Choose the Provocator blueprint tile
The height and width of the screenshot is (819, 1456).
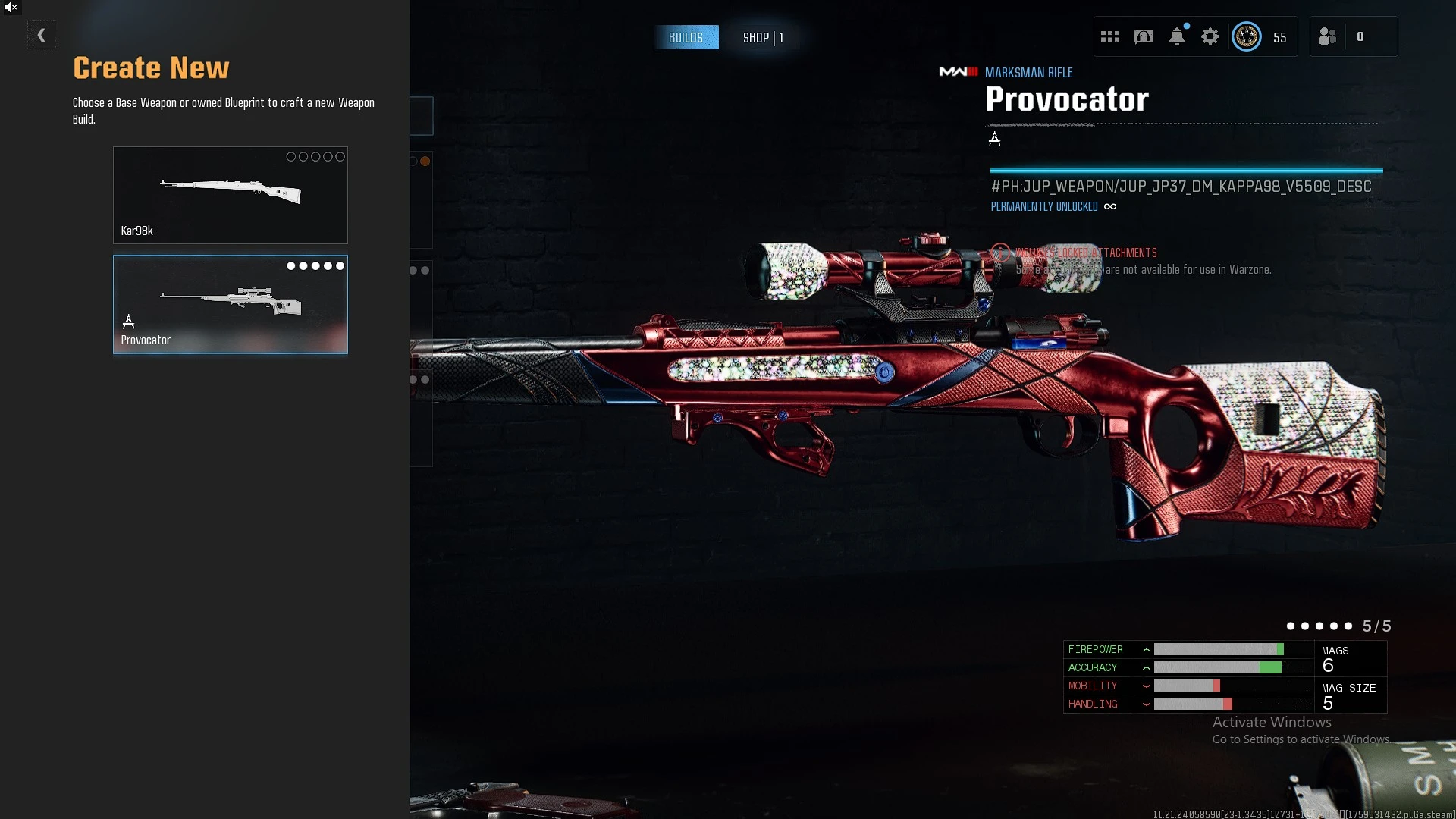point(230,304)
